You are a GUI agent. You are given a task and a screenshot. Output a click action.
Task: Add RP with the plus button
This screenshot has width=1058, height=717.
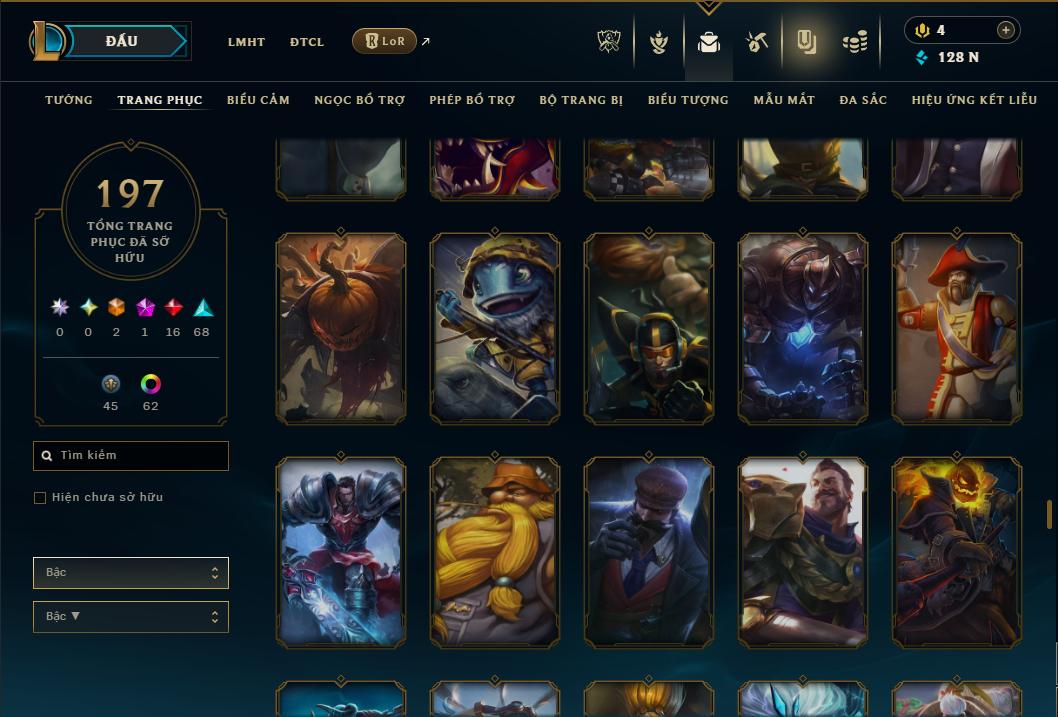(1005, 30)
